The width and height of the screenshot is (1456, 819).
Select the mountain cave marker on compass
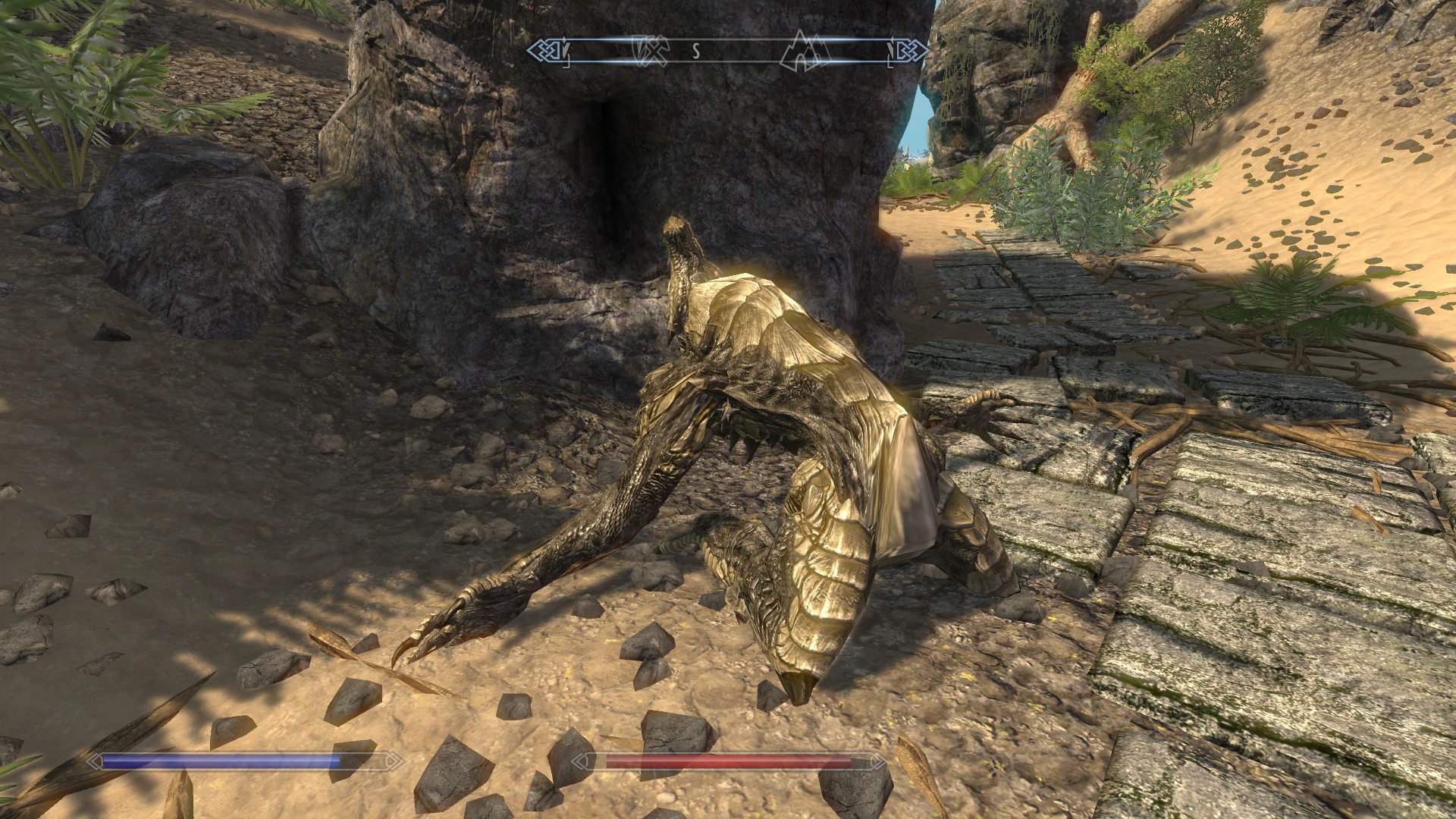tap(805, 51)
